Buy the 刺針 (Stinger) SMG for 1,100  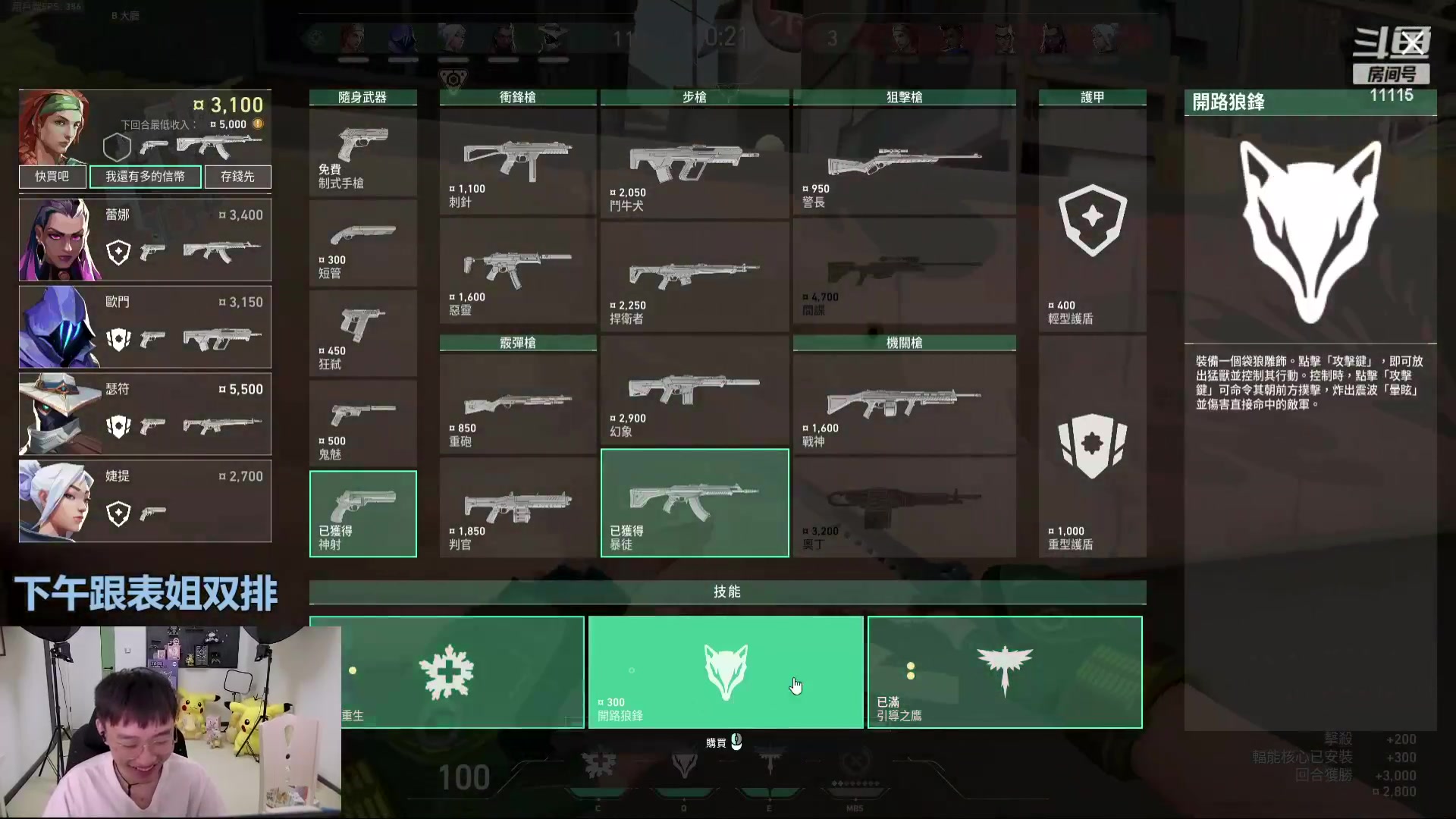(518, 162)
